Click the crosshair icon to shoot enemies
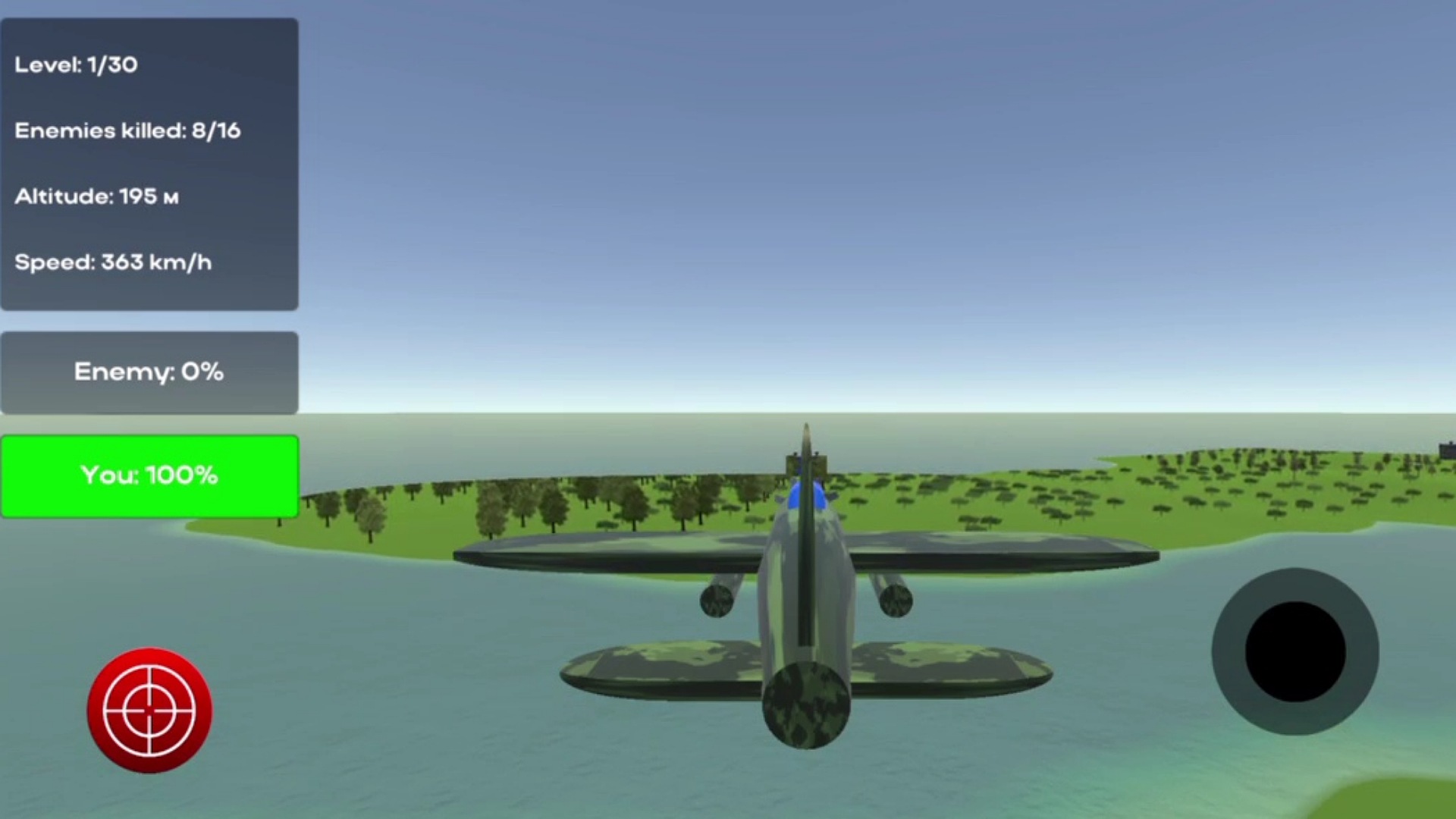This screenshot has width=1456, height=819. tap(149, 709)
